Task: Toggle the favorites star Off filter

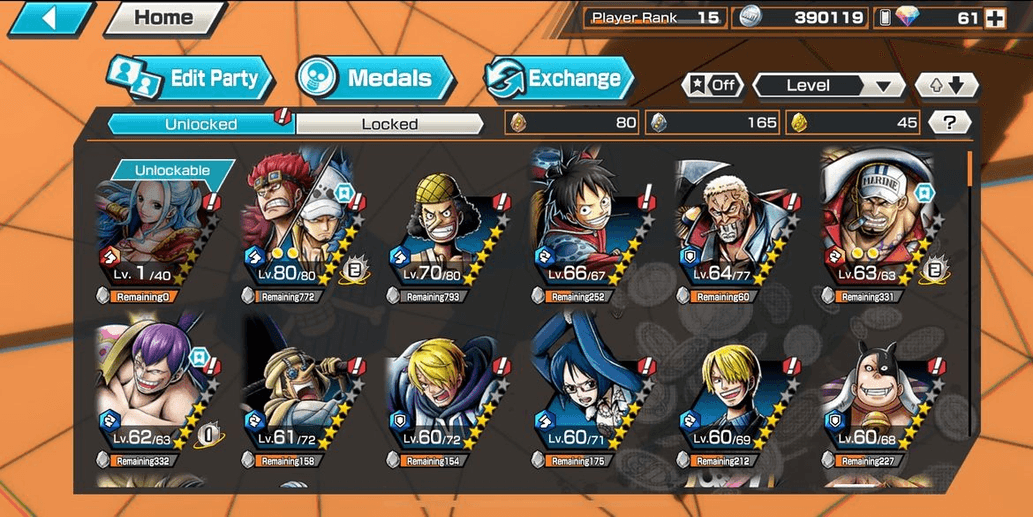Action: click(x=711, y=85)
